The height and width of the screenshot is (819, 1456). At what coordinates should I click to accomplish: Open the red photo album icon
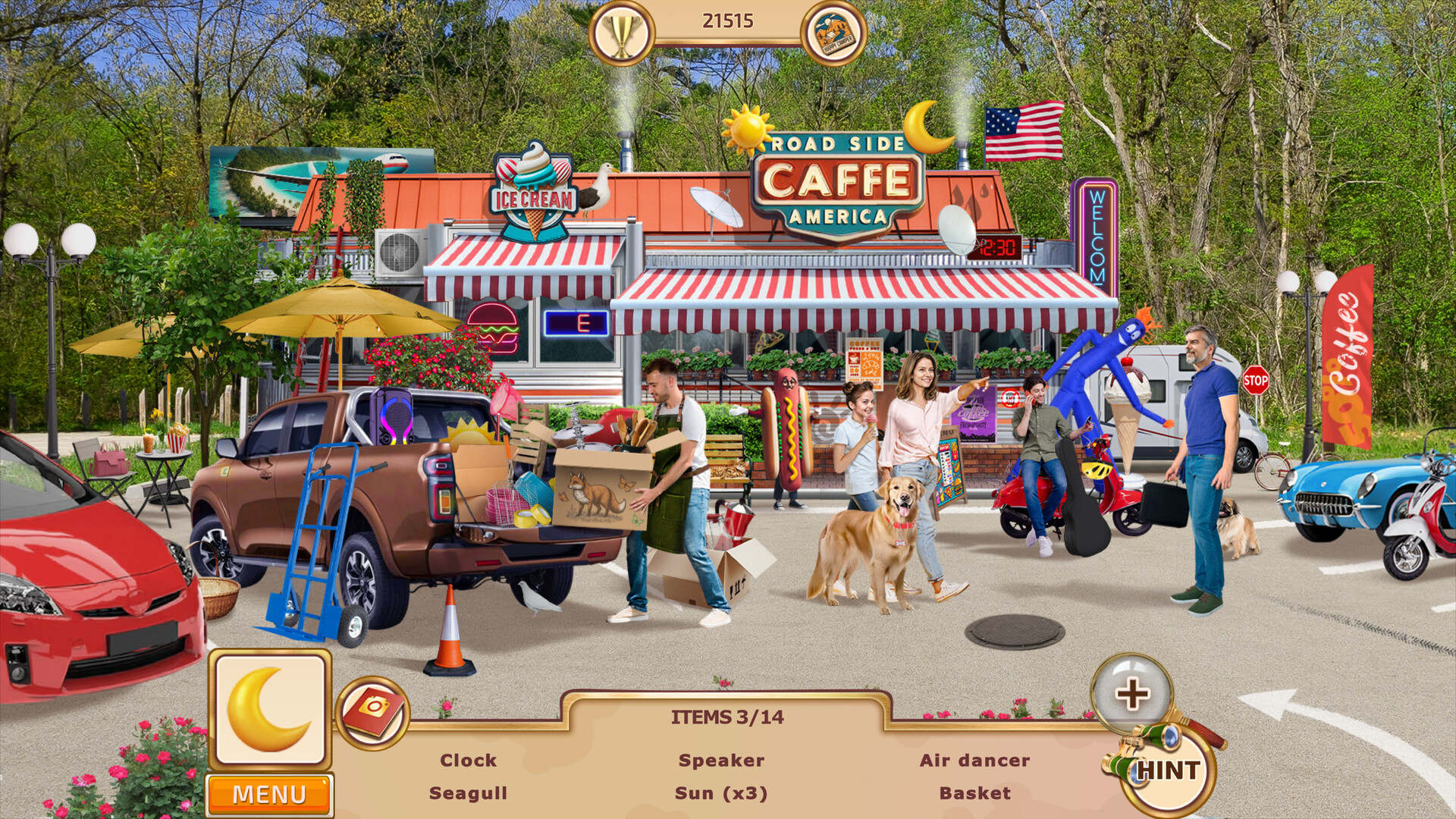point(372,711)
